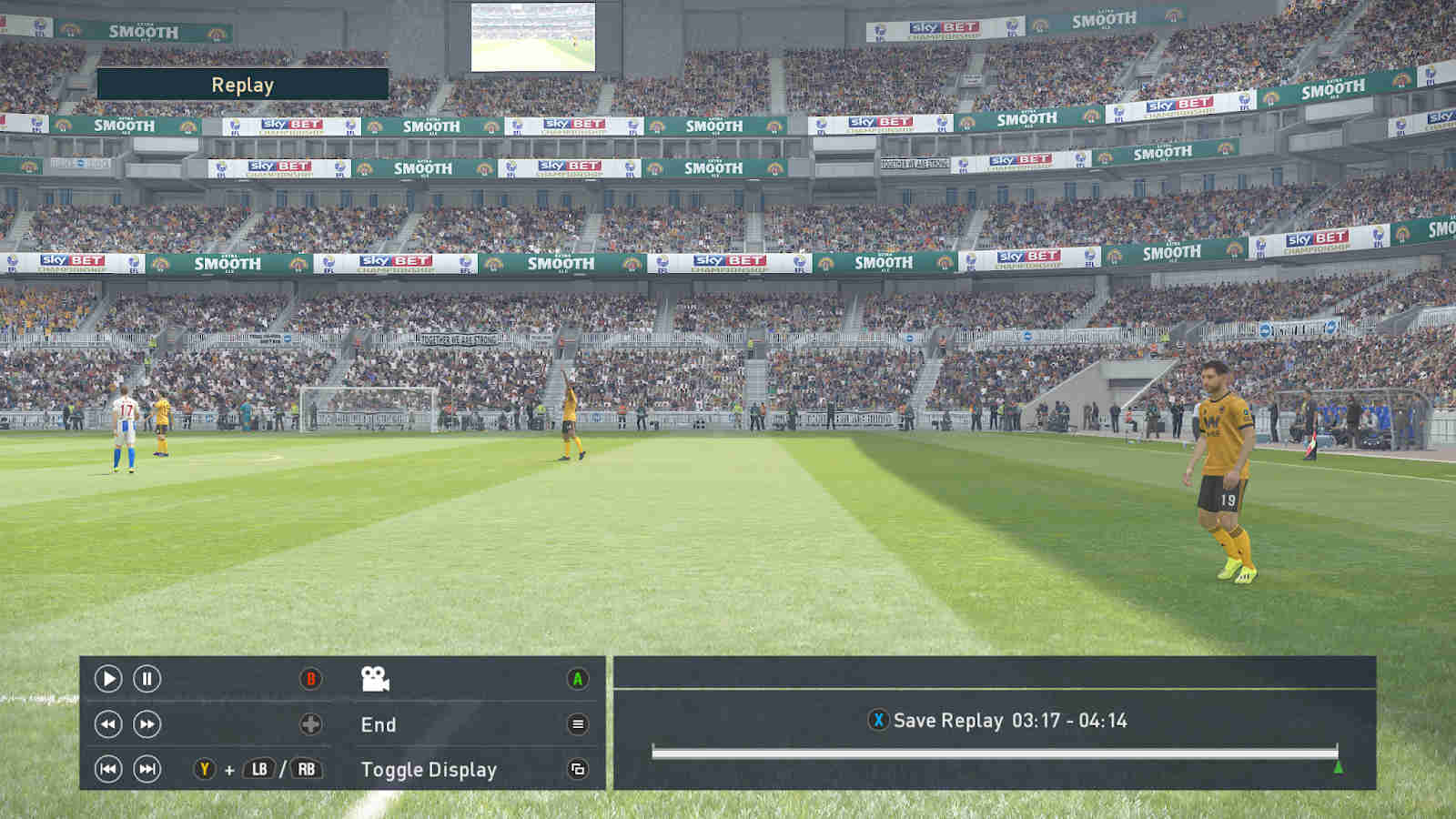The width and height of the screenshot is (1456, 819).
Task: Pause the replay playback
Action: pos(147,679)
